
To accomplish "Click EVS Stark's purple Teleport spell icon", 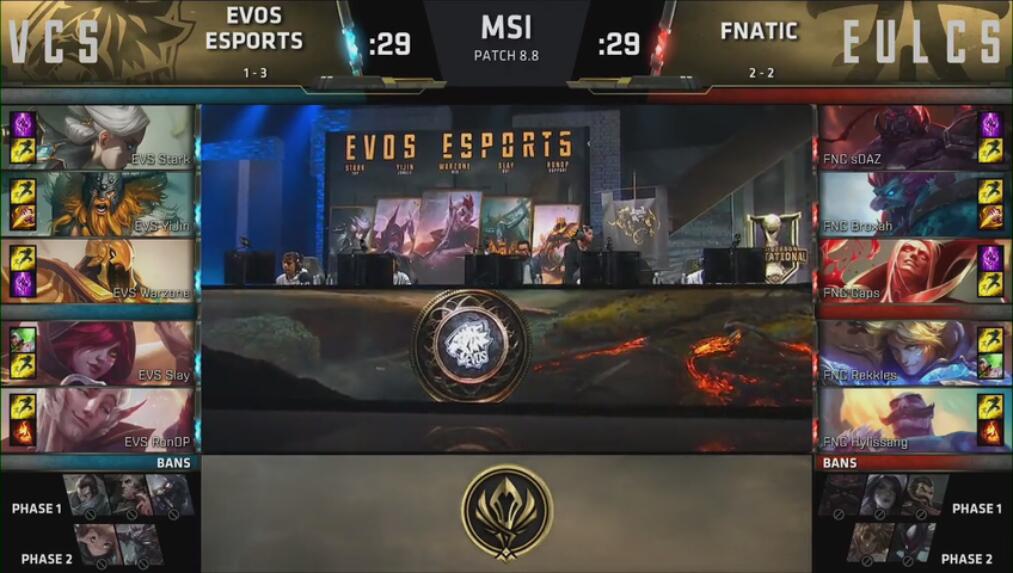I will (x=23, y=124).
